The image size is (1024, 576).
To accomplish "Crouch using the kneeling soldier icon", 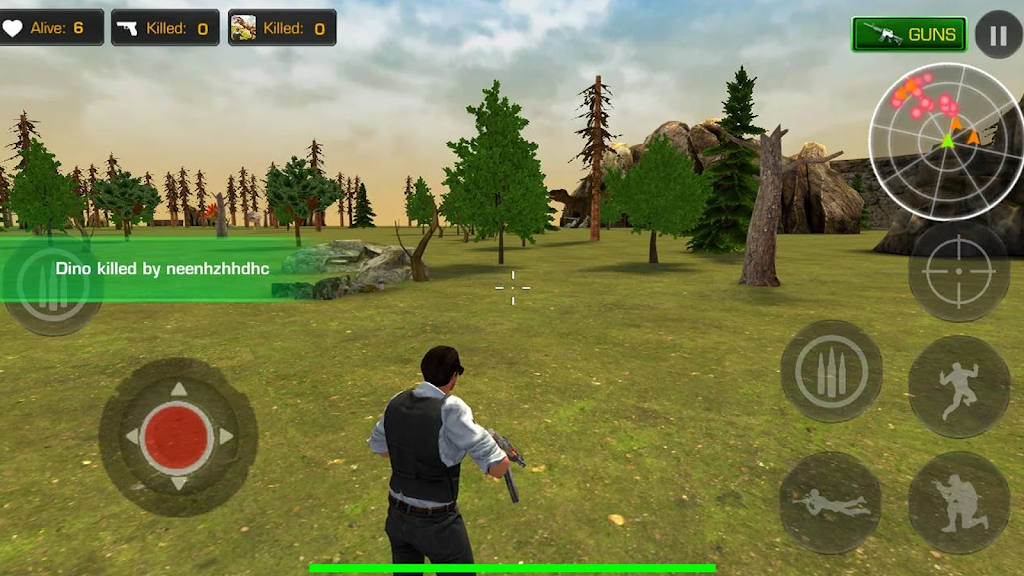I will (959, 502).
